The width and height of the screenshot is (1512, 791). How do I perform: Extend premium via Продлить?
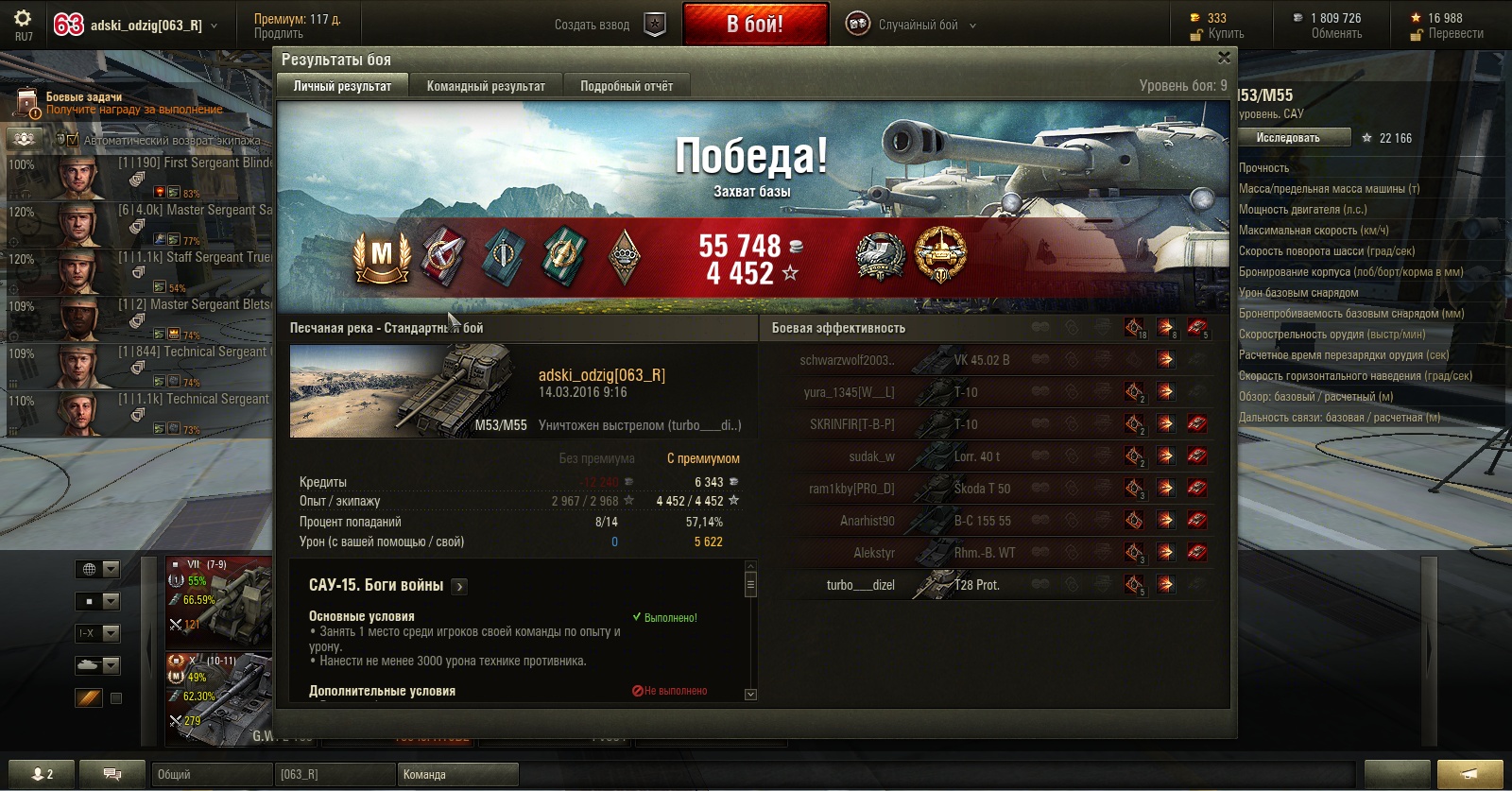(x=279, y=34)
